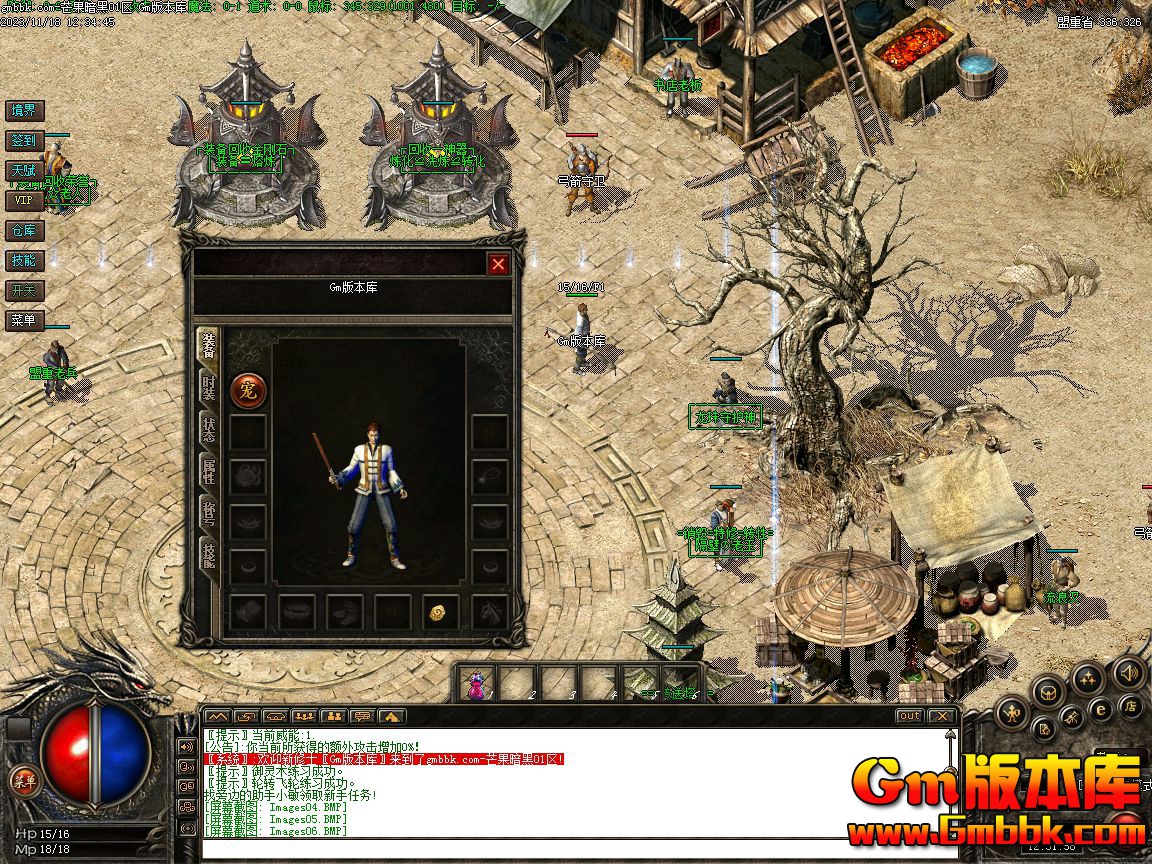Show the 称号 titles tab

(208, 513)
